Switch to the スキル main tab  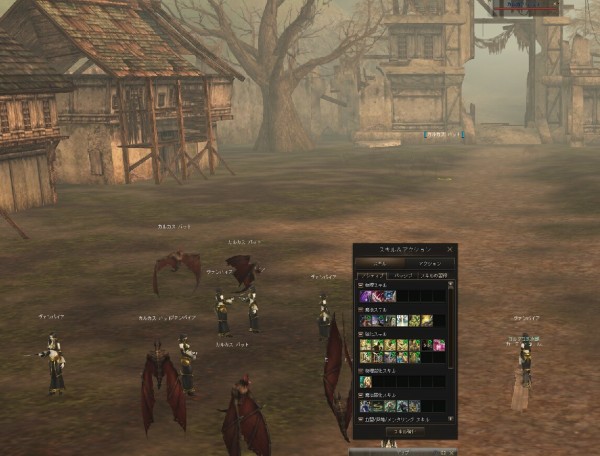click(379, 262)
